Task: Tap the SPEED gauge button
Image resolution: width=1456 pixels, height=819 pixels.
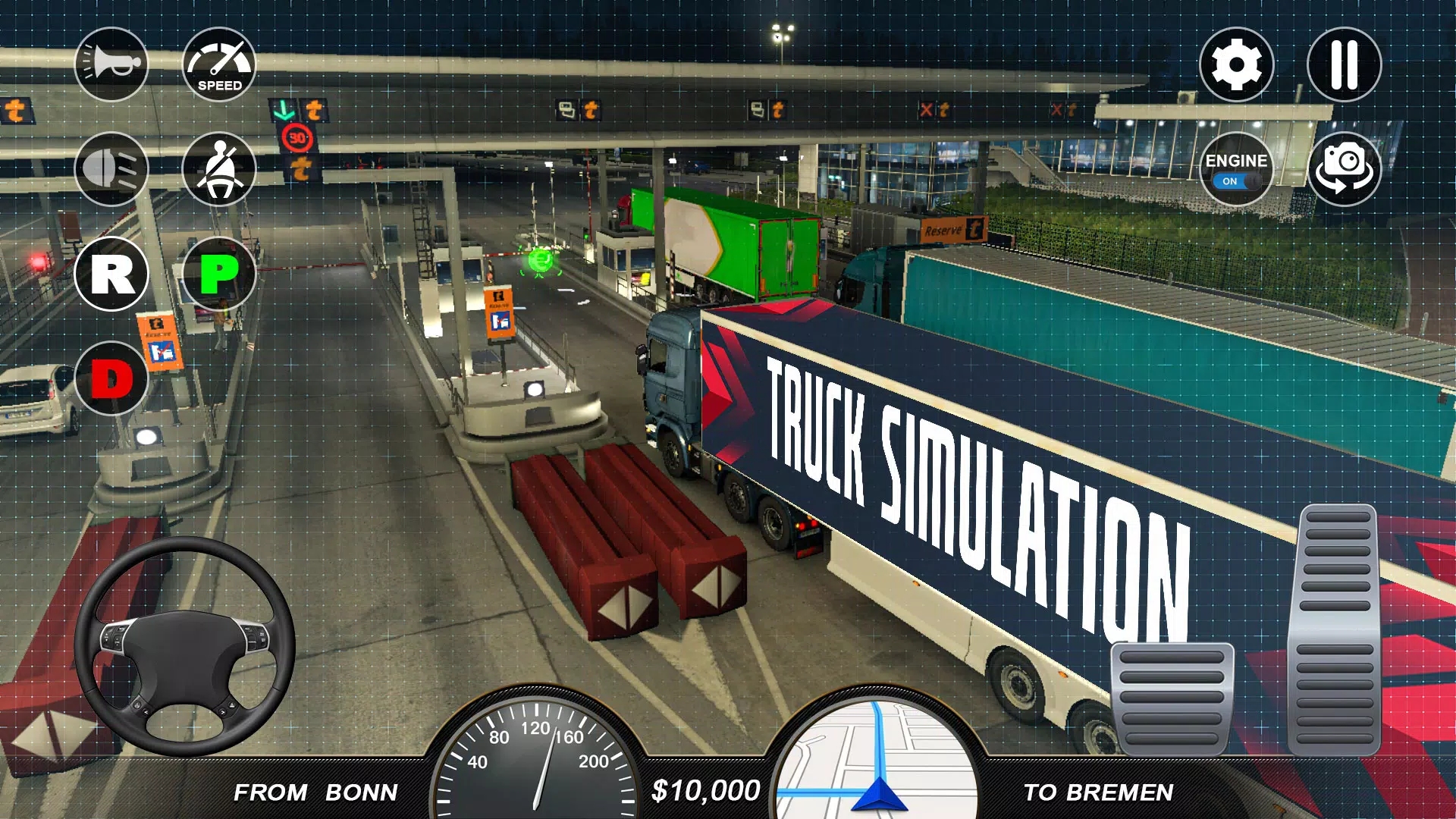Action: point(219,64)
